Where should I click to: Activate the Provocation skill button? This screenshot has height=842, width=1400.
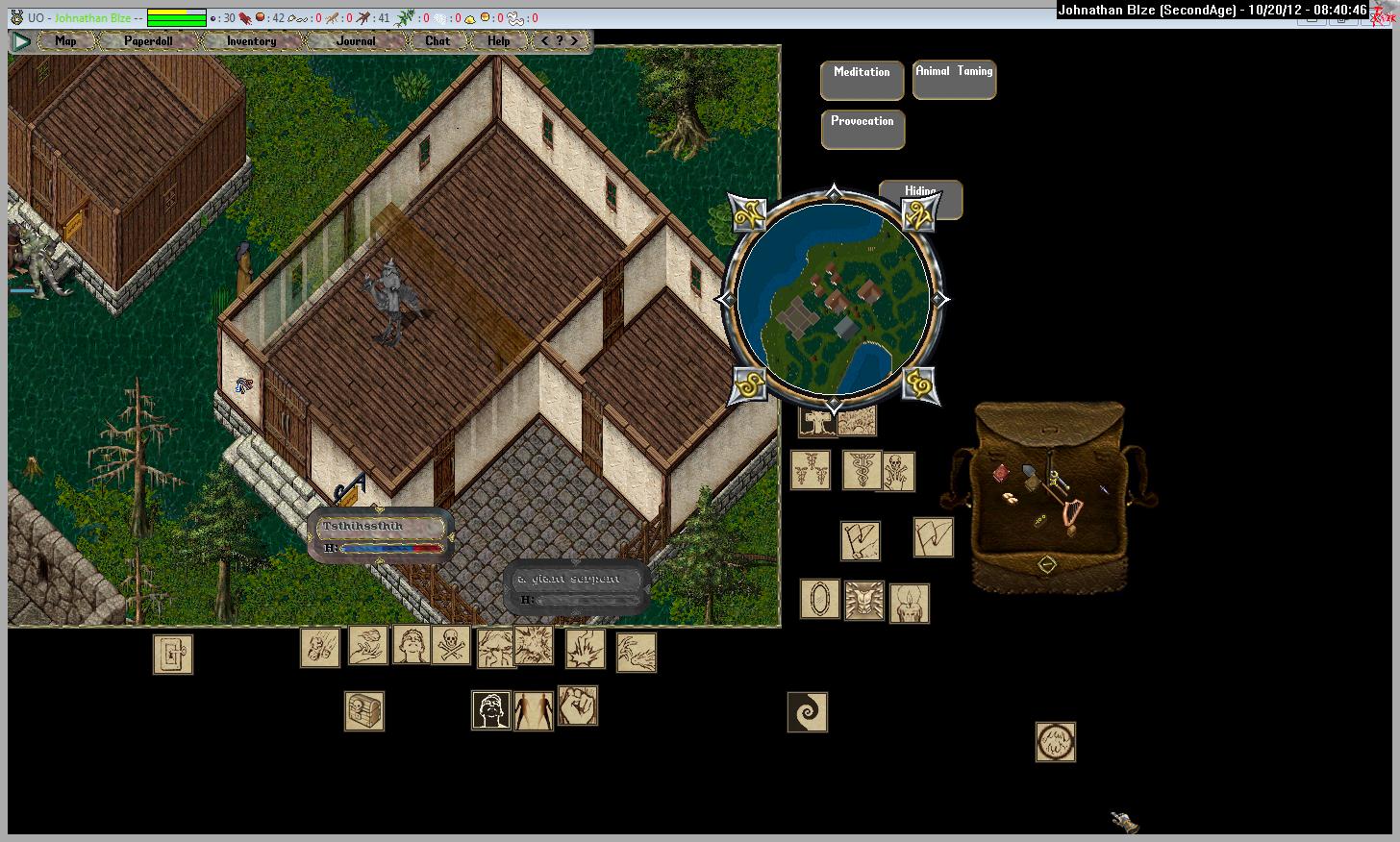[x=862, y=129]
